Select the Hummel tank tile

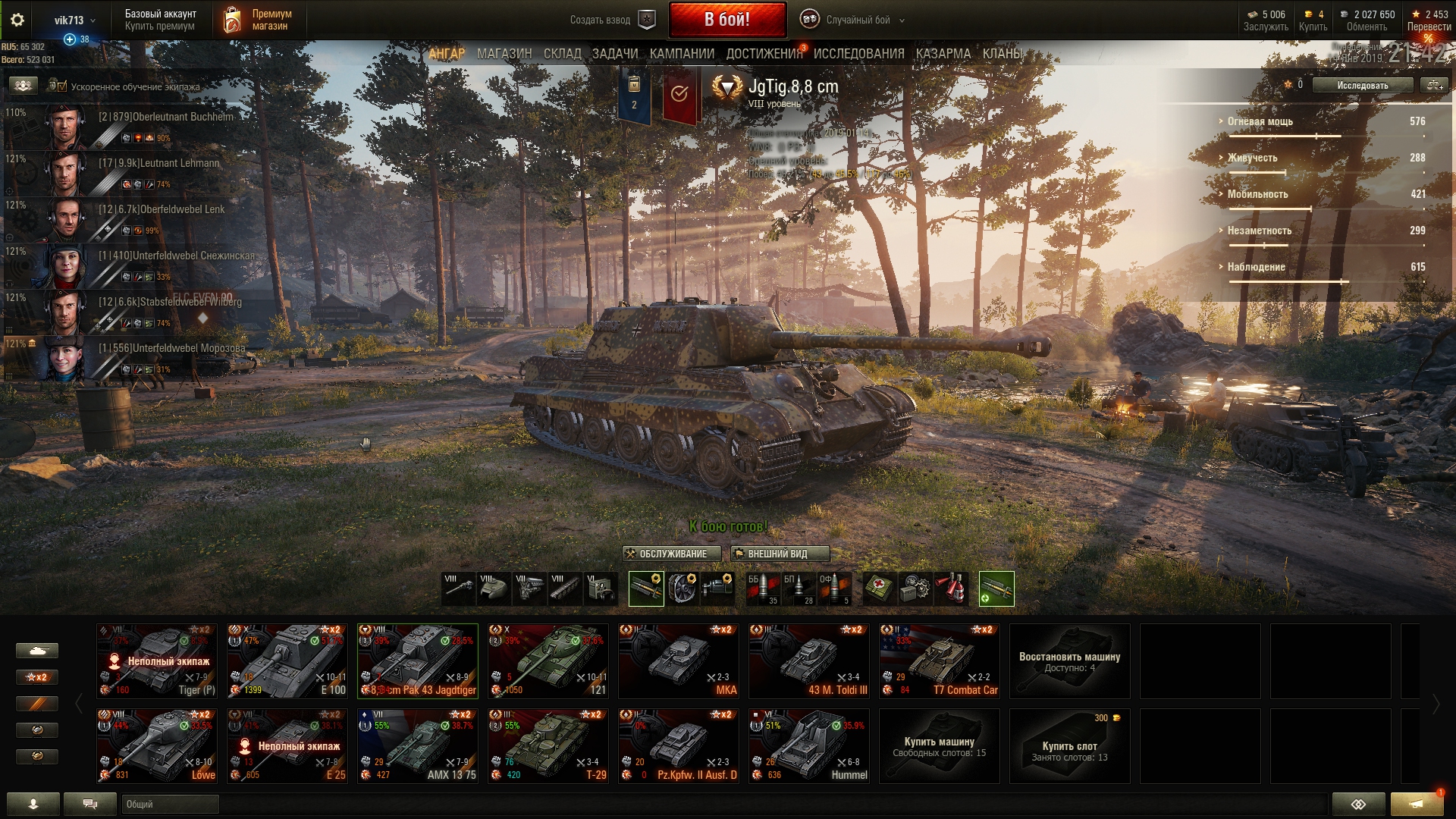[809, 745]
